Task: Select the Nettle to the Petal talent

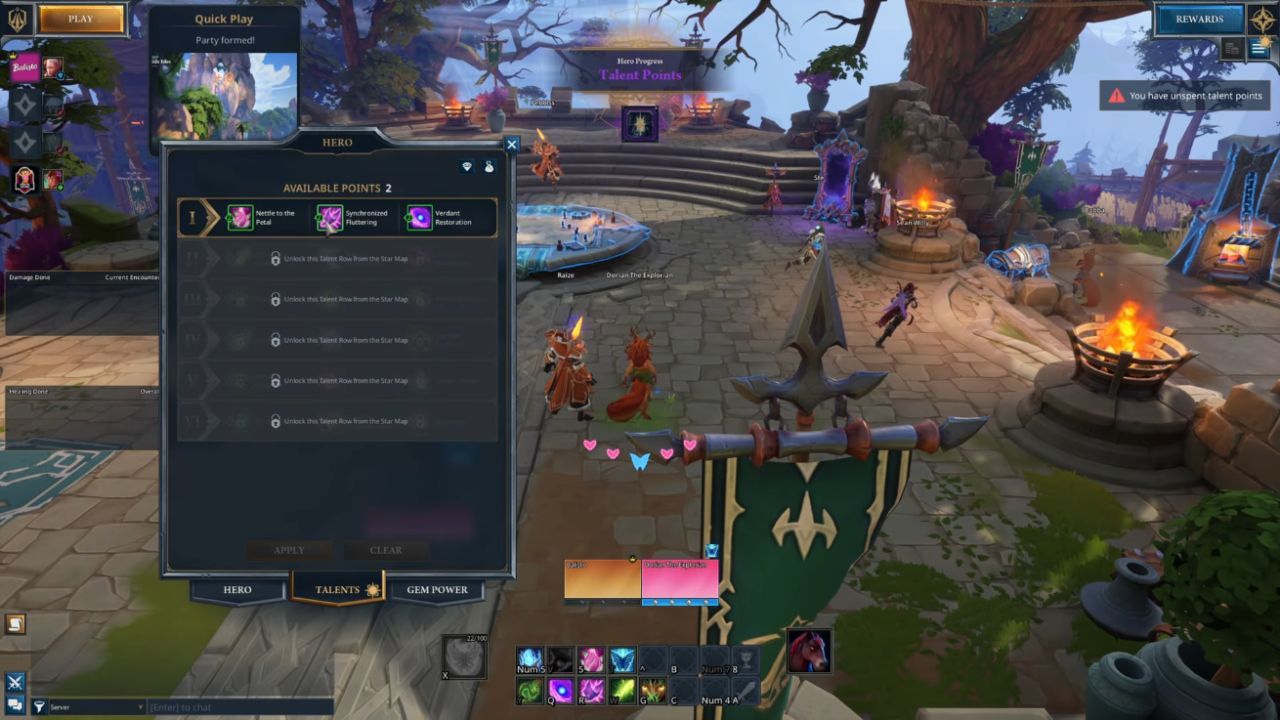Action: 241,217
